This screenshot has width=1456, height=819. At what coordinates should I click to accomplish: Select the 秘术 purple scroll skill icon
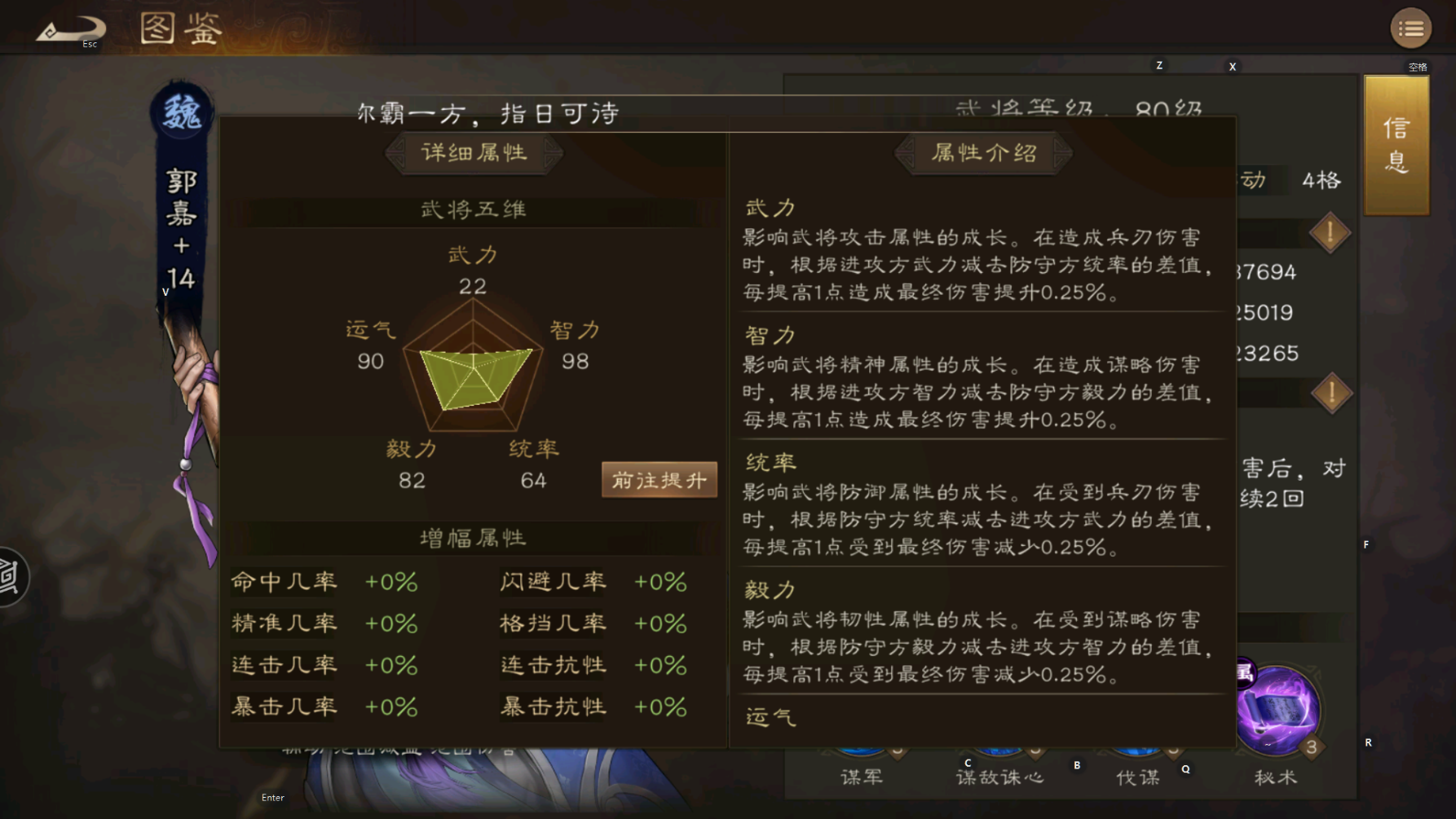point(1277,711)
